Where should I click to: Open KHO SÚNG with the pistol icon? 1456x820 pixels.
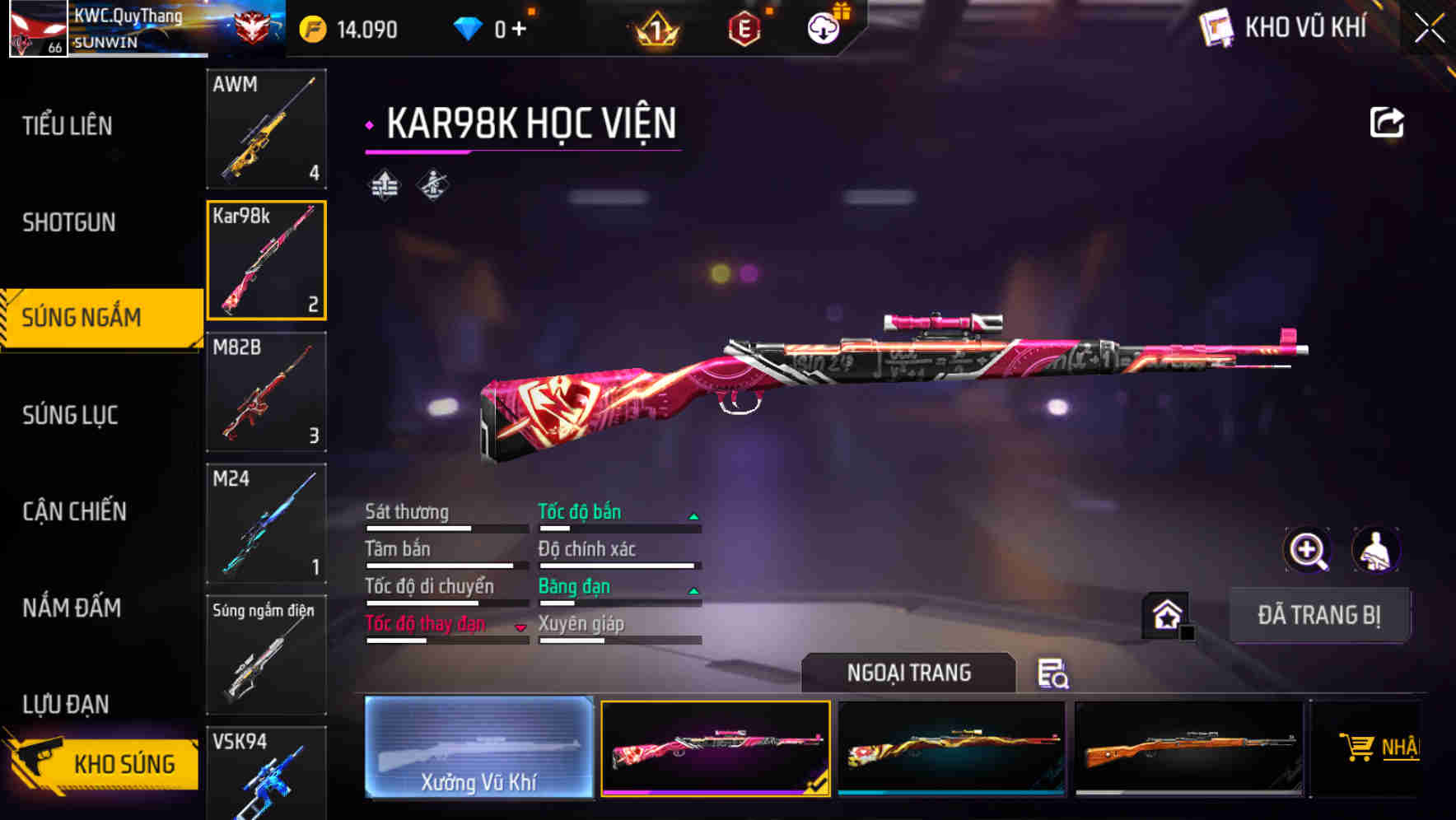(99, 763)
